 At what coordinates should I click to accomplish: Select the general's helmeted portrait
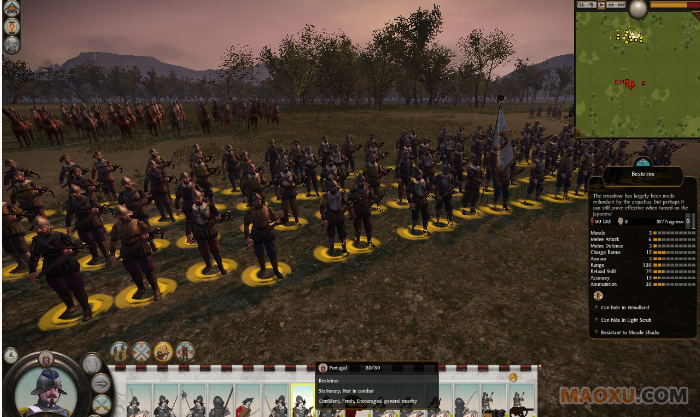click(x=44, y=388)
